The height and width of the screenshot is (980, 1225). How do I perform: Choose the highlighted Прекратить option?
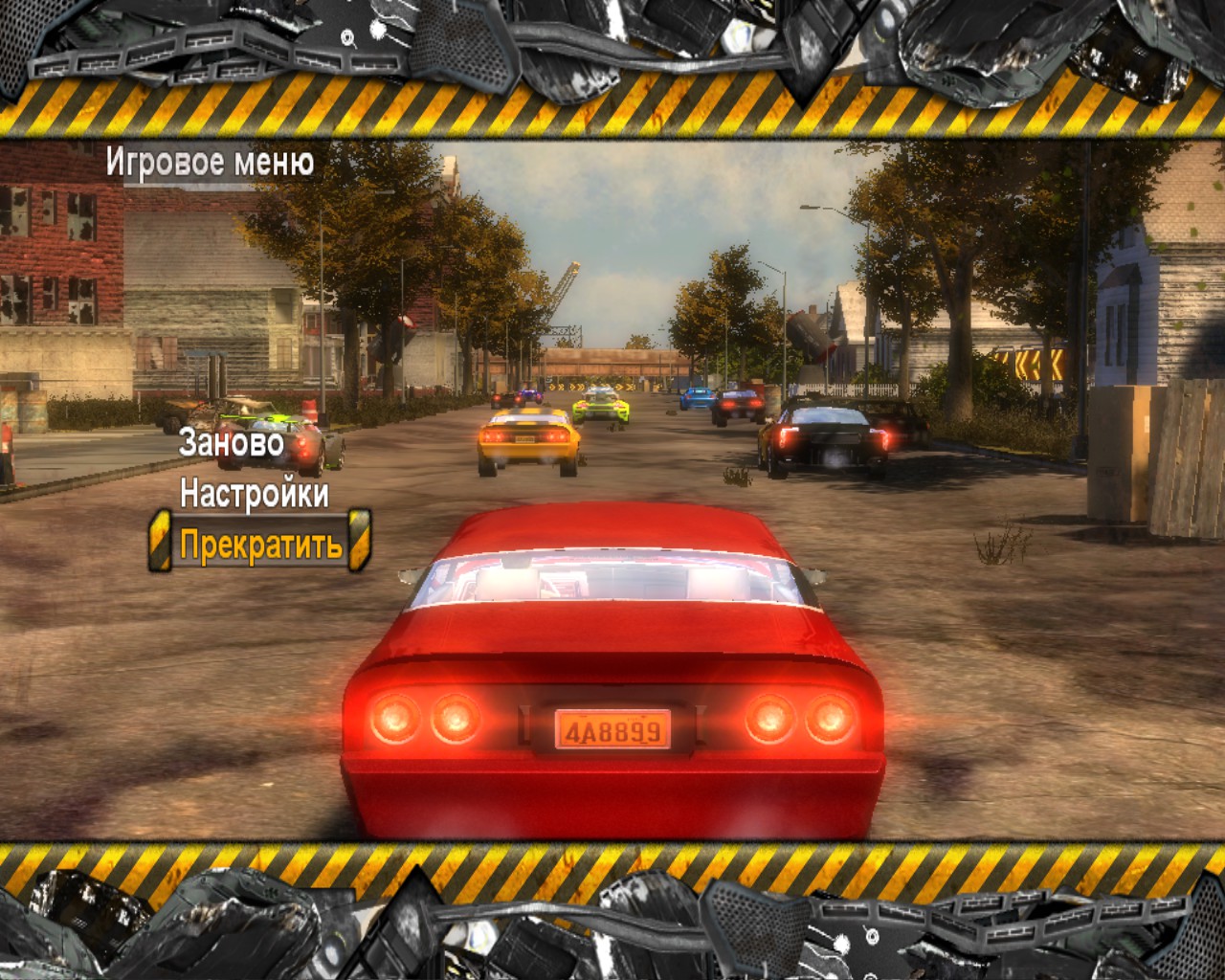point(260,544)
